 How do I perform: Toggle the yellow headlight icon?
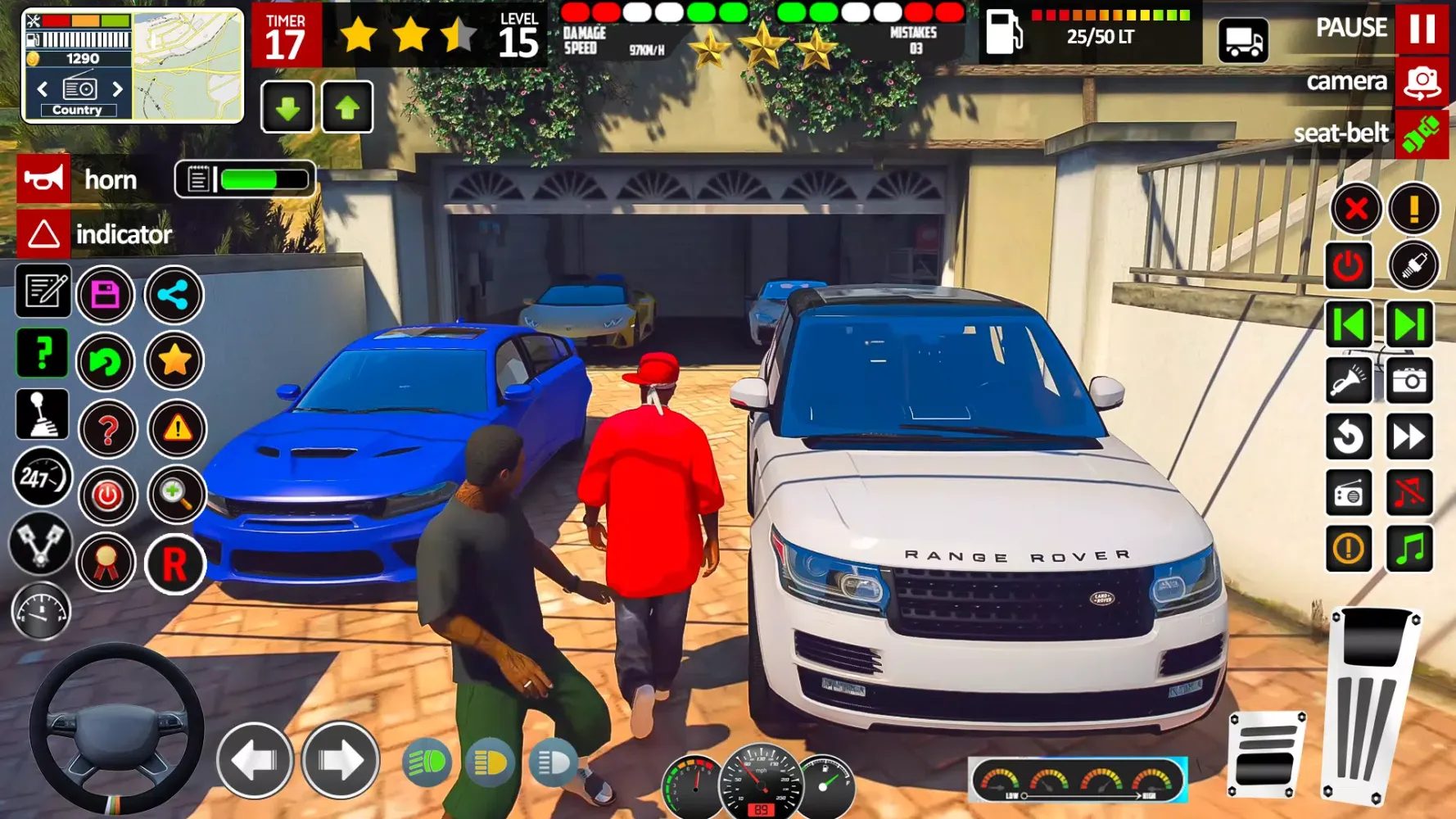490,763
